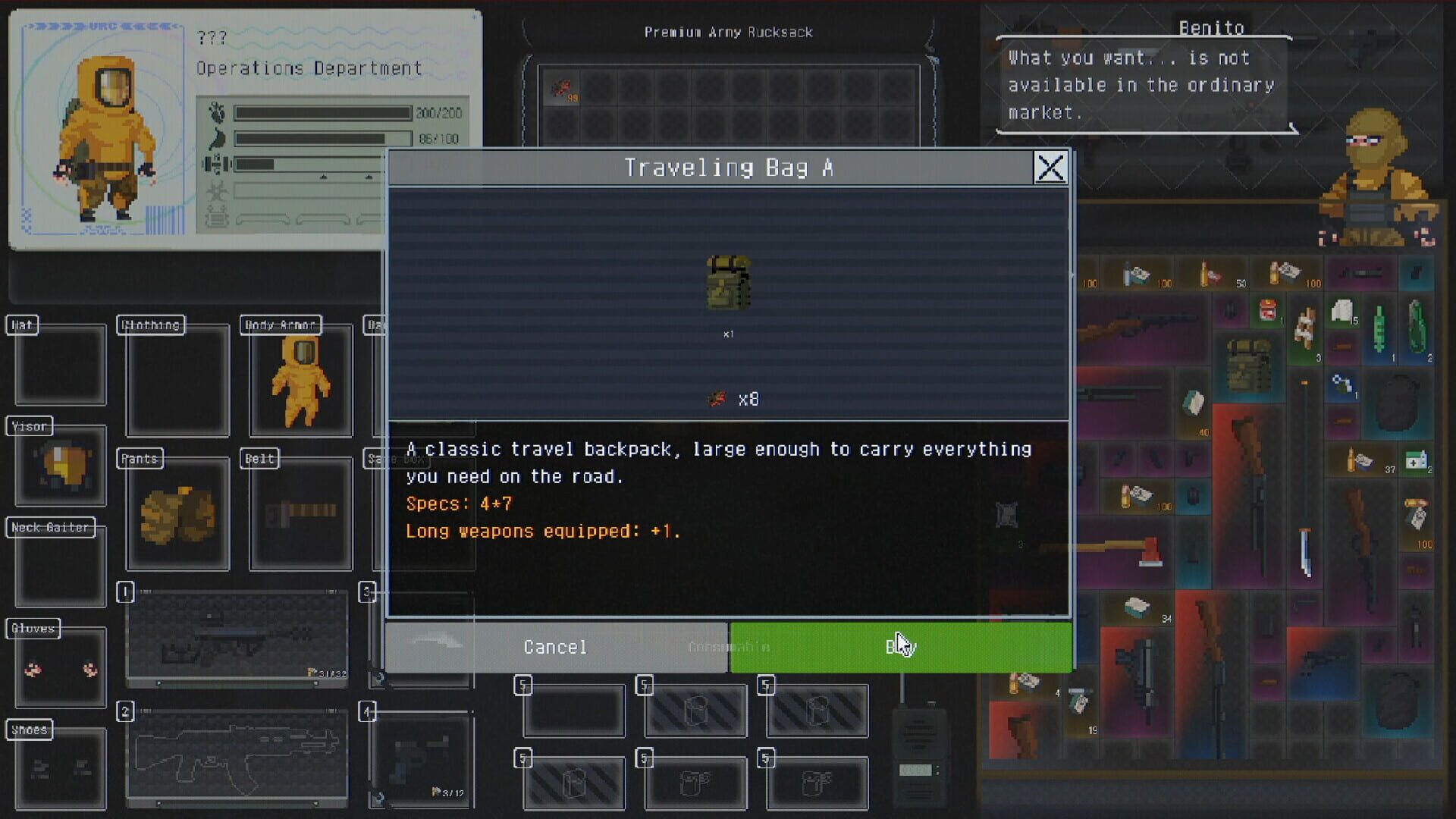Image resolution: width=1456 pixels, height=819 pixels.
Task: Select the gloves in the Gloves slot
Action: (x=59, y=667)
